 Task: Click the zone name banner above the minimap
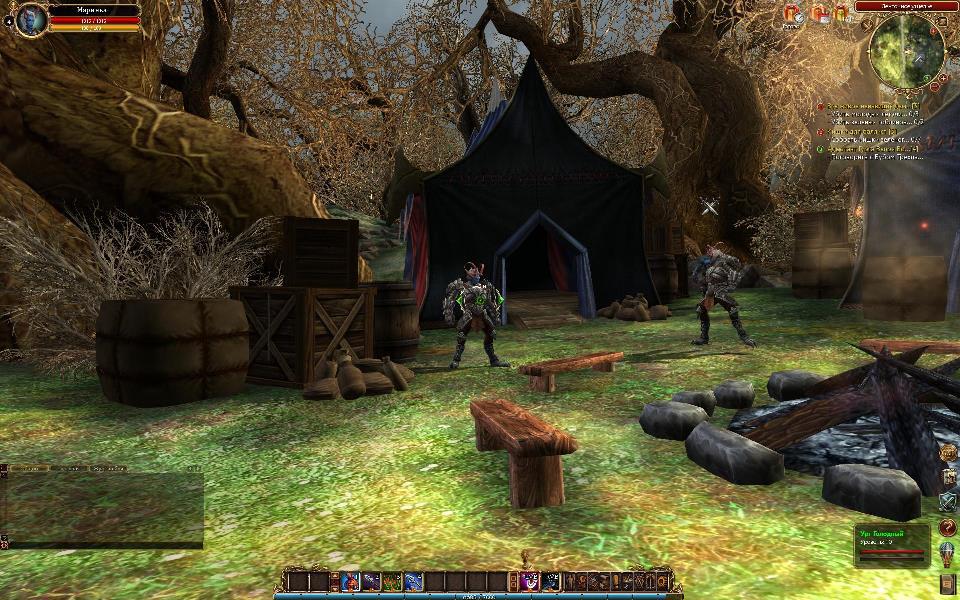(906, 6)
